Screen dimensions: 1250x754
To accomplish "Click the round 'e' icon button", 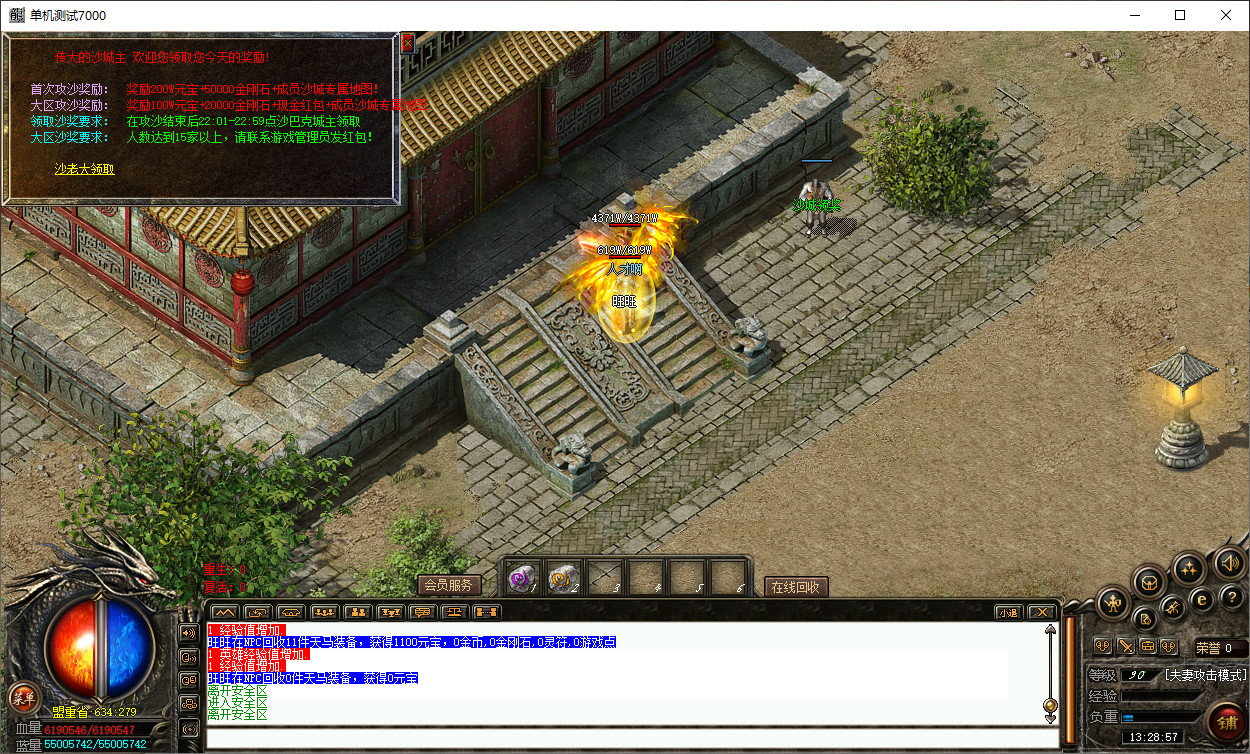I will pos(1203,599).
